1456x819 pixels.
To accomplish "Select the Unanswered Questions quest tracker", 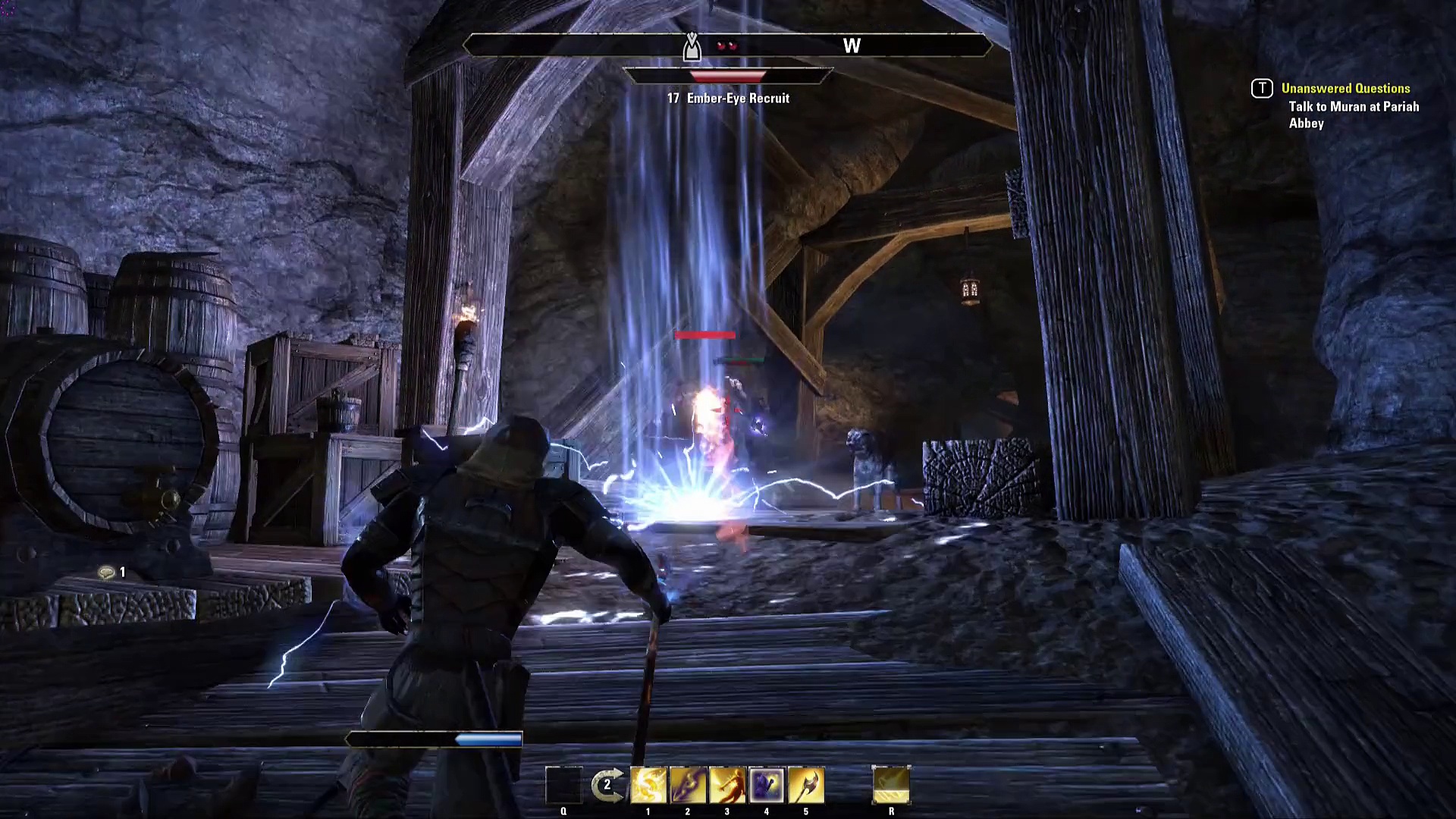I will tap(1345, 89).
